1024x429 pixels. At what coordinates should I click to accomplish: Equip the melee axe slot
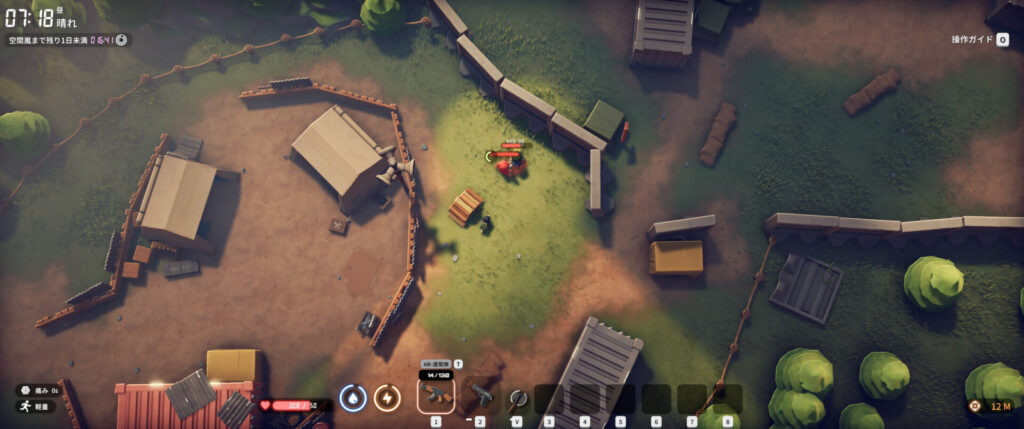tap(516, 398)
